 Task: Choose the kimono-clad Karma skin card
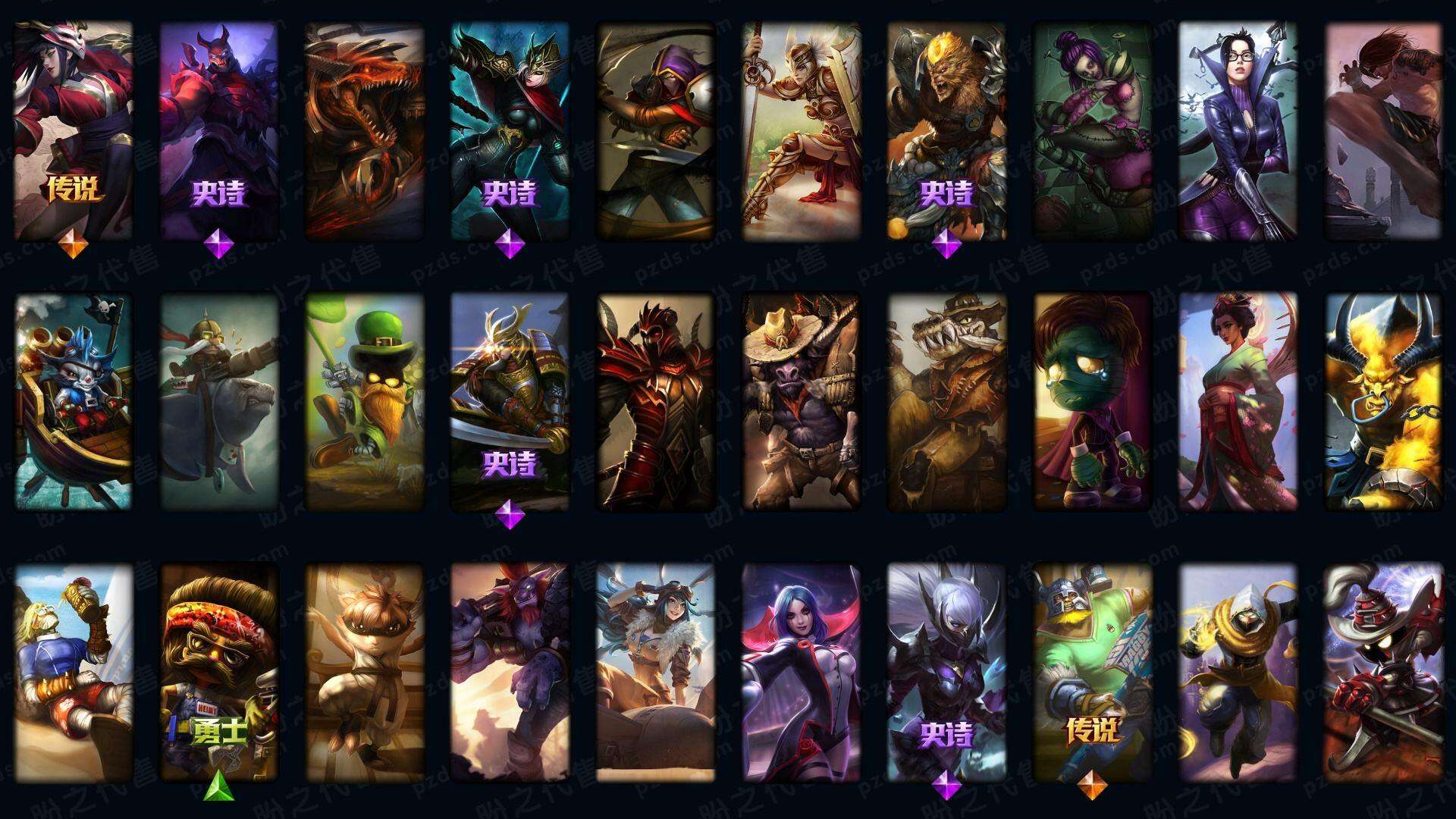pos(1238,400)
